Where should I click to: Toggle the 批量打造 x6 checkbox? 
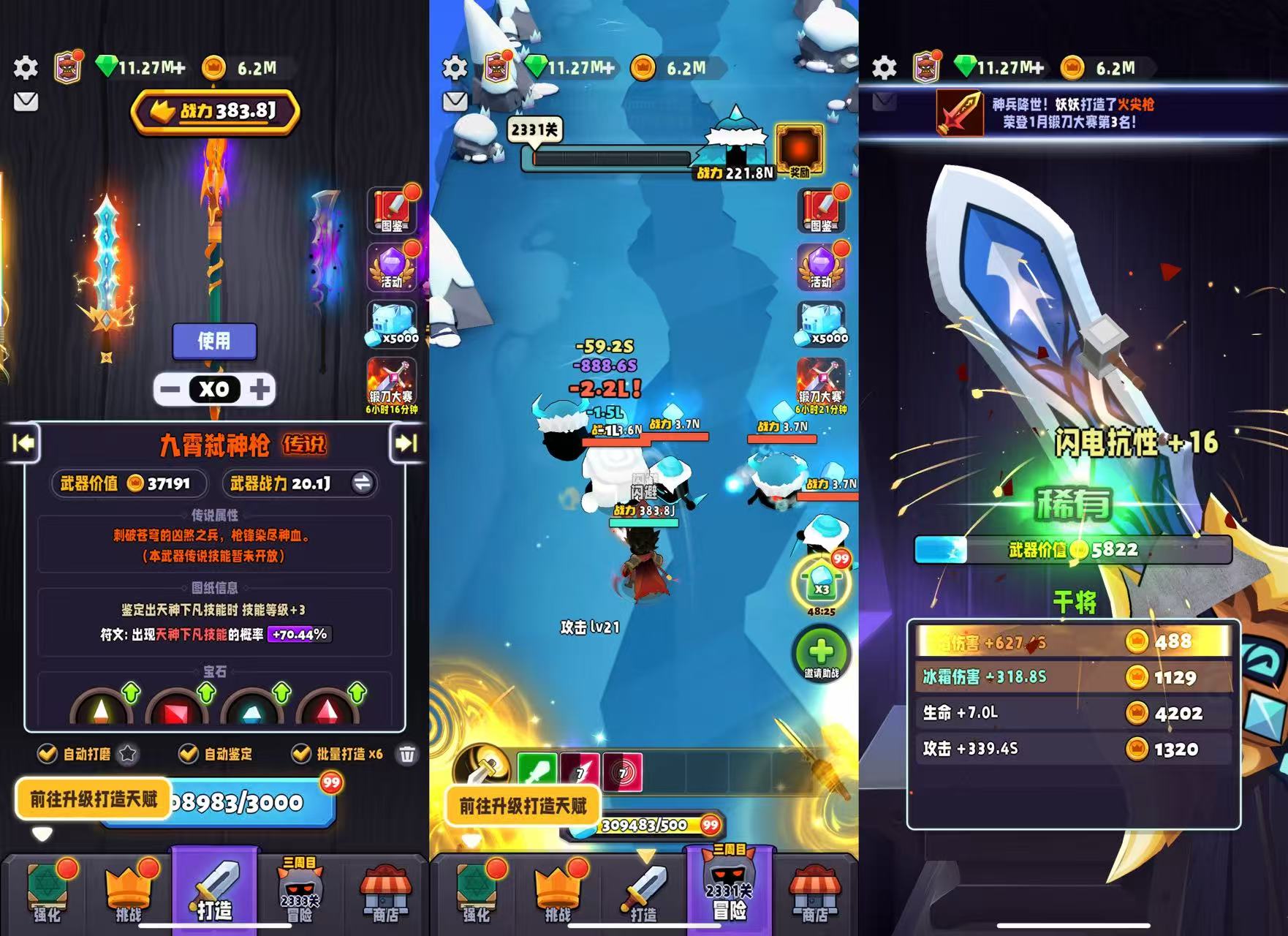tap(300, 753)
